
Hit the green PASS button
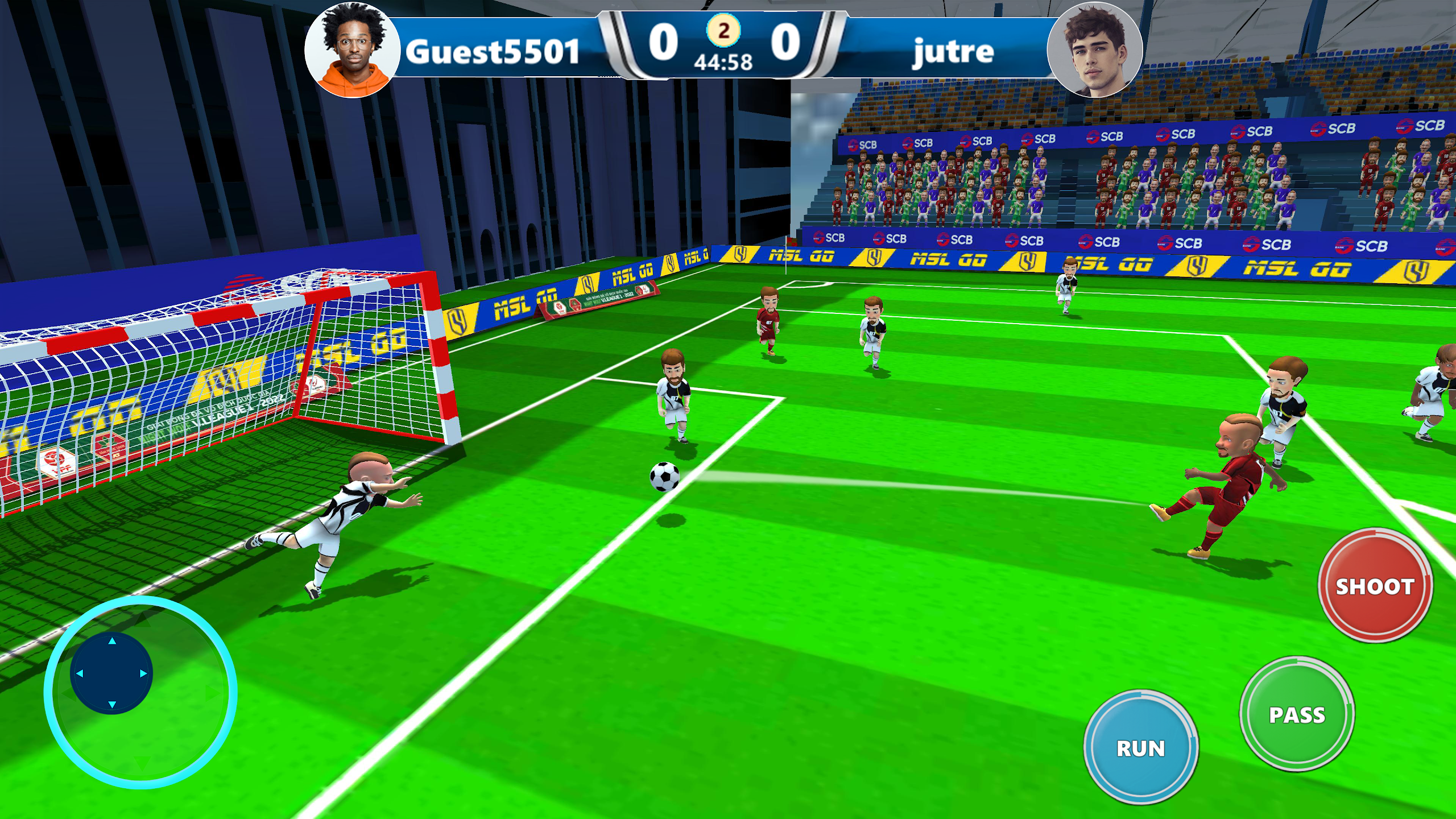1297,714
